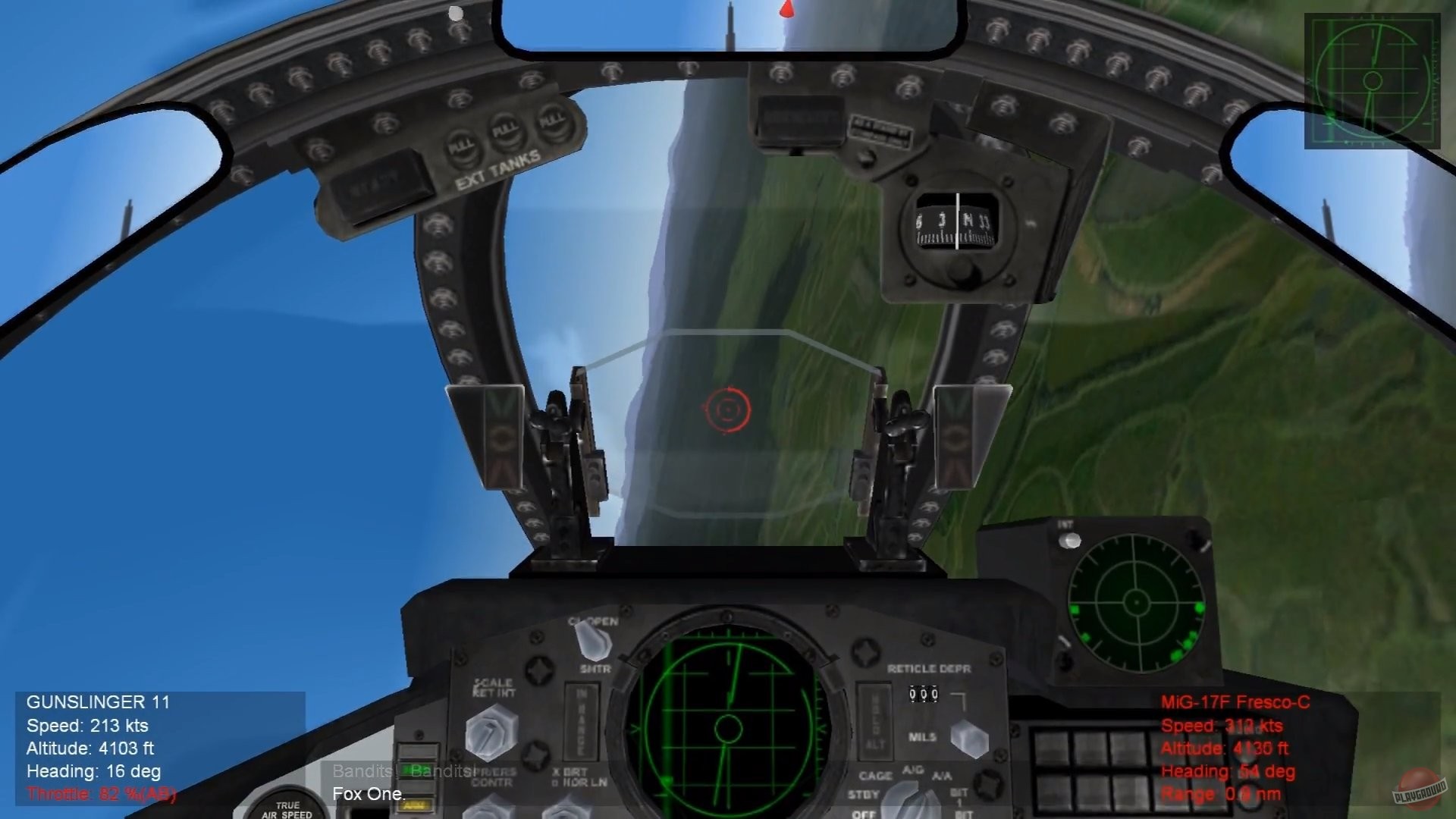Select the SCALE RET INT knob
The height and width of the screenshot is (819, 1456).
489,732
